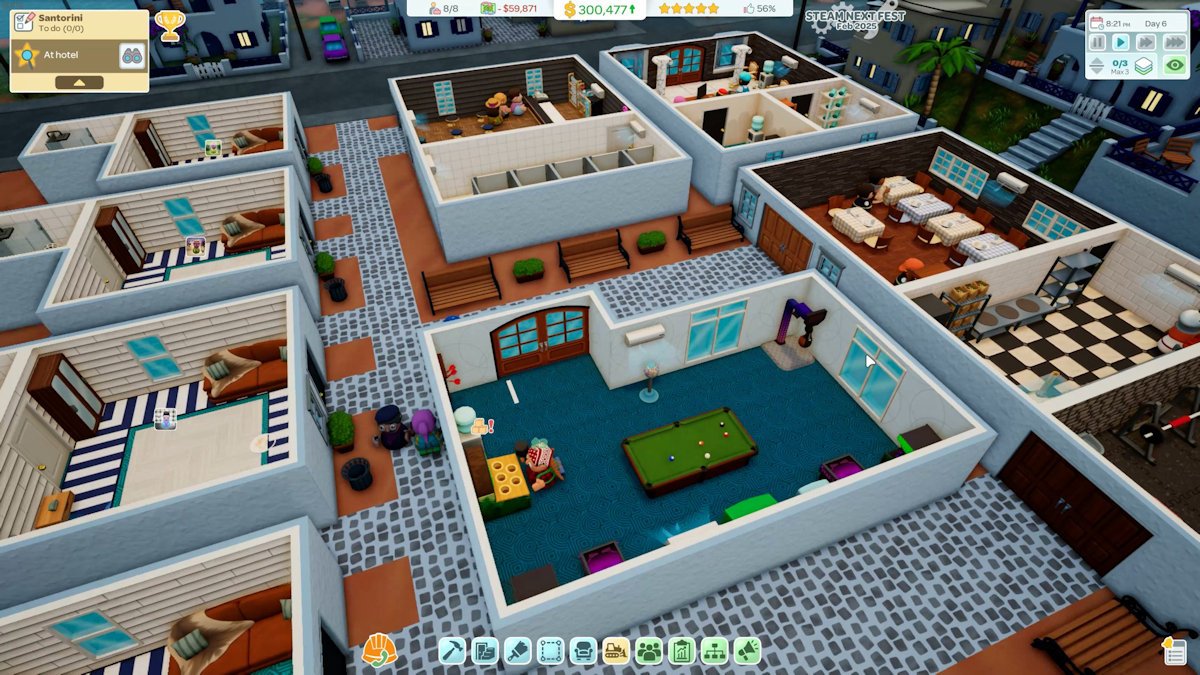
Task: Open the hammer build tool
Action: click(452, 651)
